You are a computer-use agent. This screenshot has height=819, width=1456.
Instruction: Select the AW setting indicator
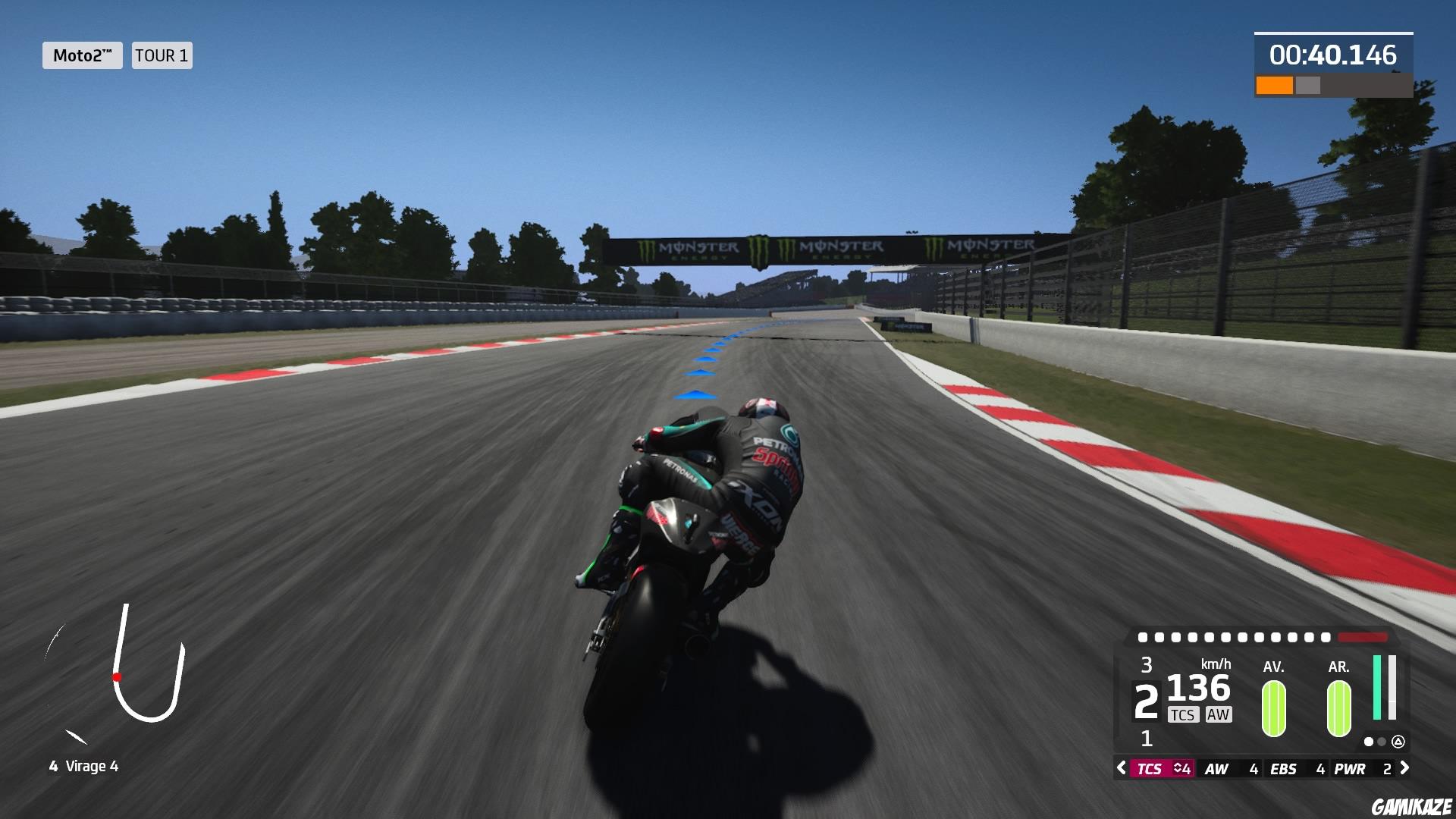1217,769
